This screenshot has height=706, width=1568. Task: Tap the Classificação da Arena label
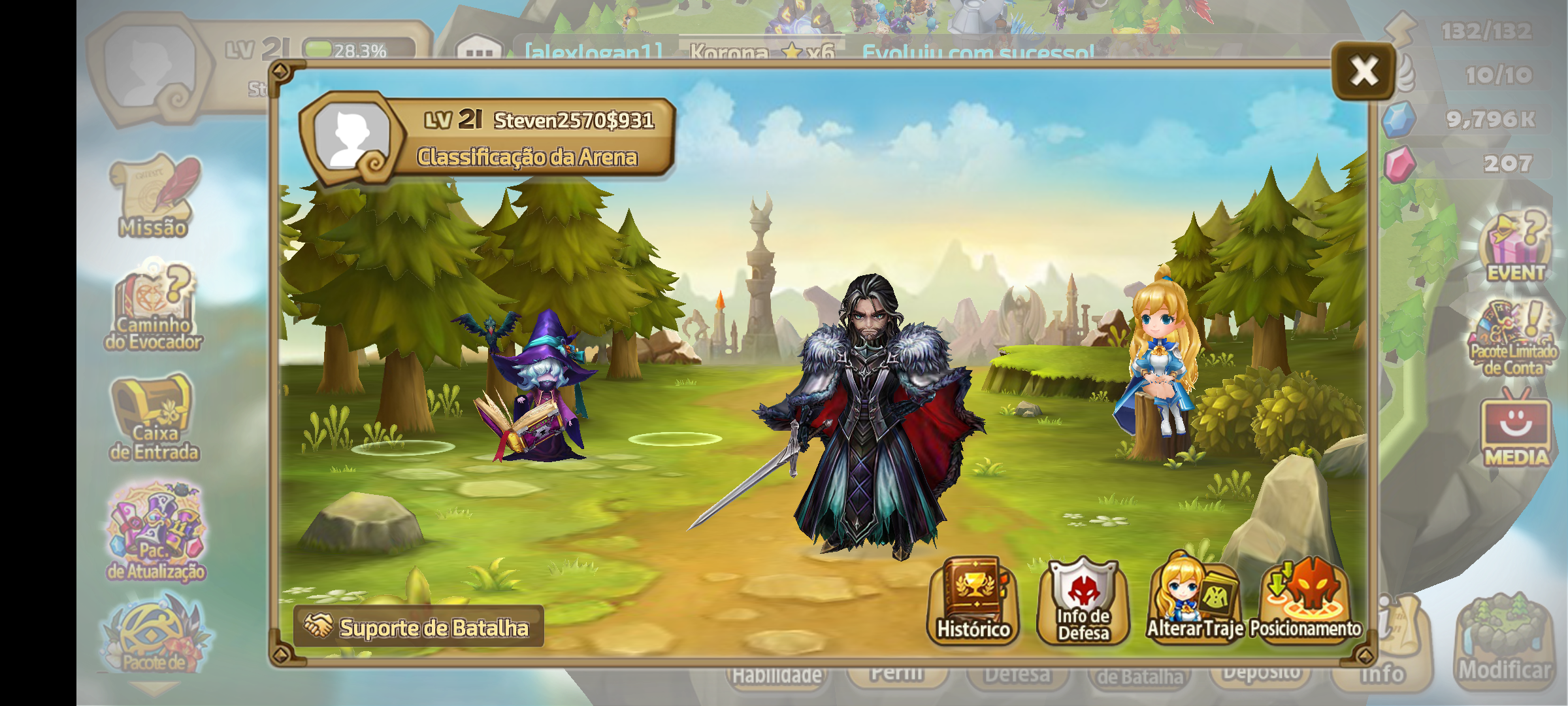coord(527,158)
